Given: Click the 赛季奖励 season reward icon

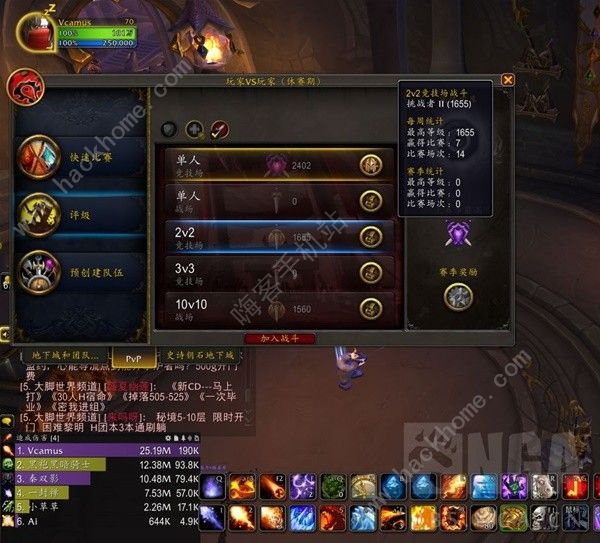Looking at the screenshot, I should pyautogui.click(x=458, y=297).
